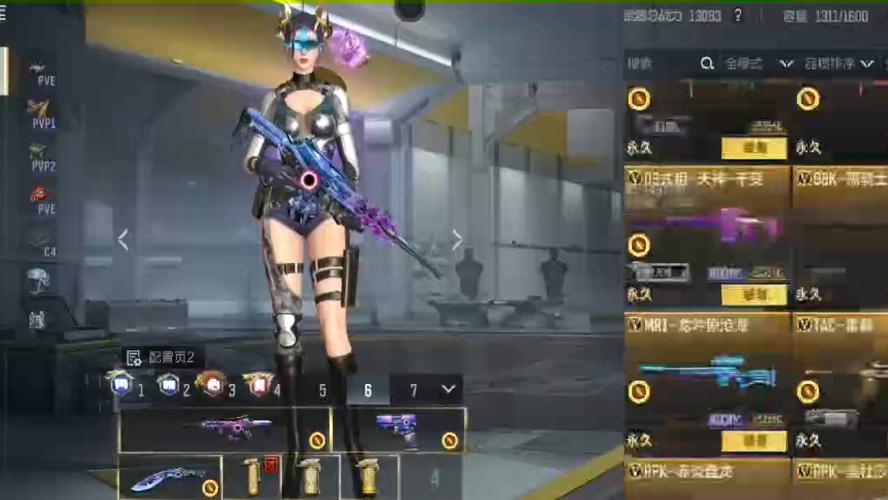This screenshot has width=888, height=500.
Task: Open the weapon sort order dropdown
Action: (836, 63)
